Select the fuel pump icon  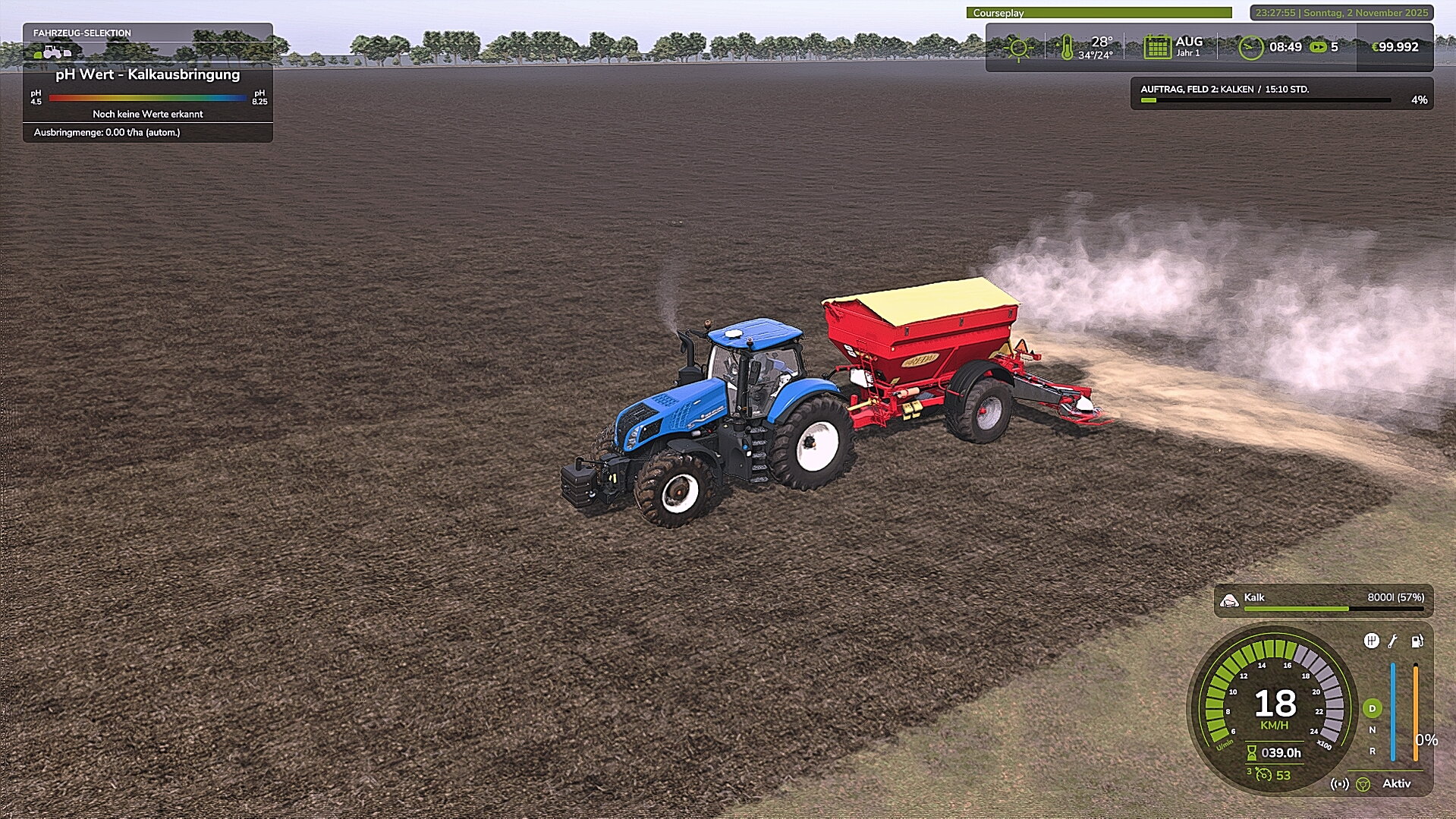click(1416, 641)
